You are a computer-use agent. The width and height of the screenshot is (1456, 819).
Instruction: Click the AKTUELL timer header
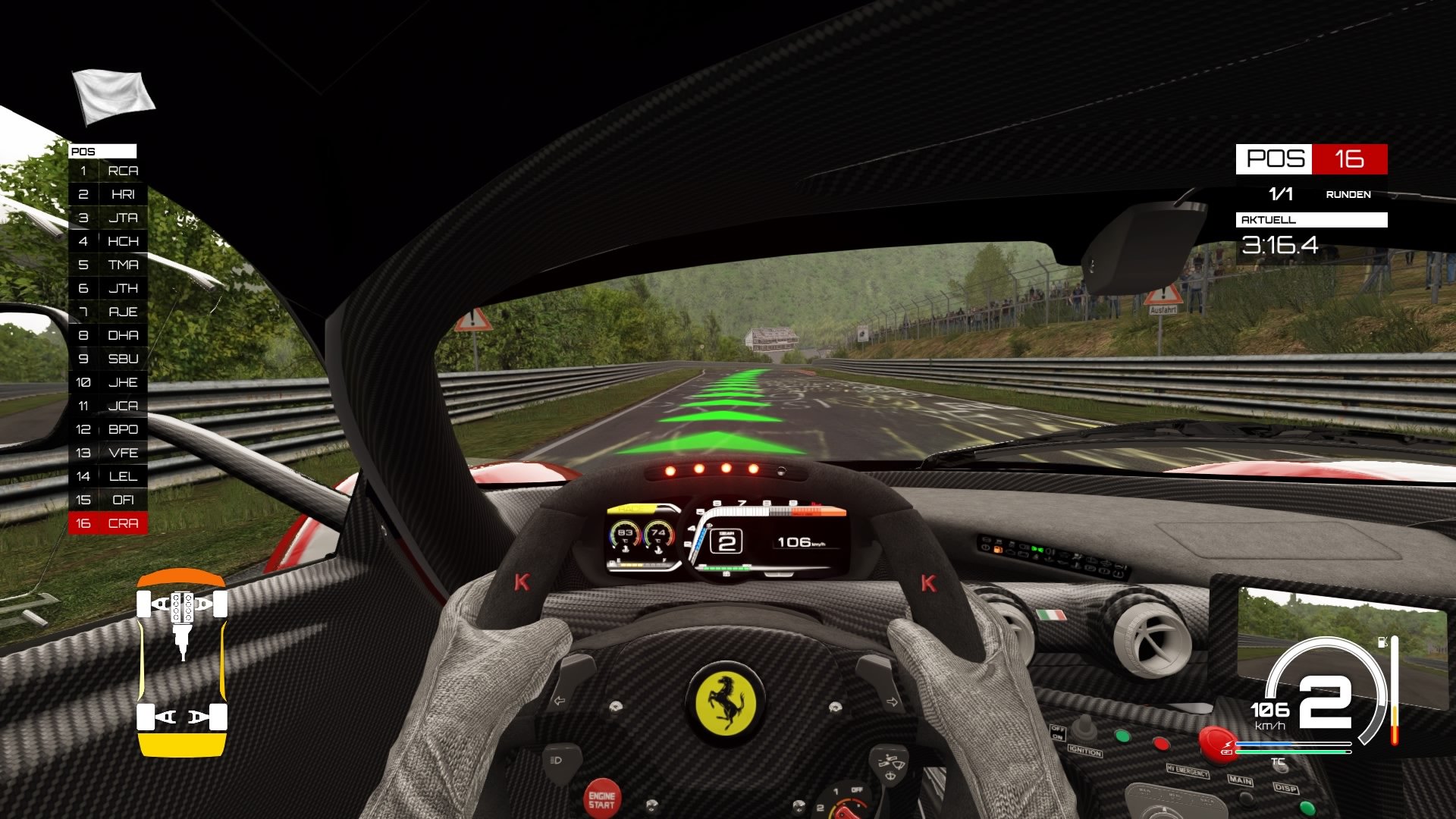[x=1268, y=221]
